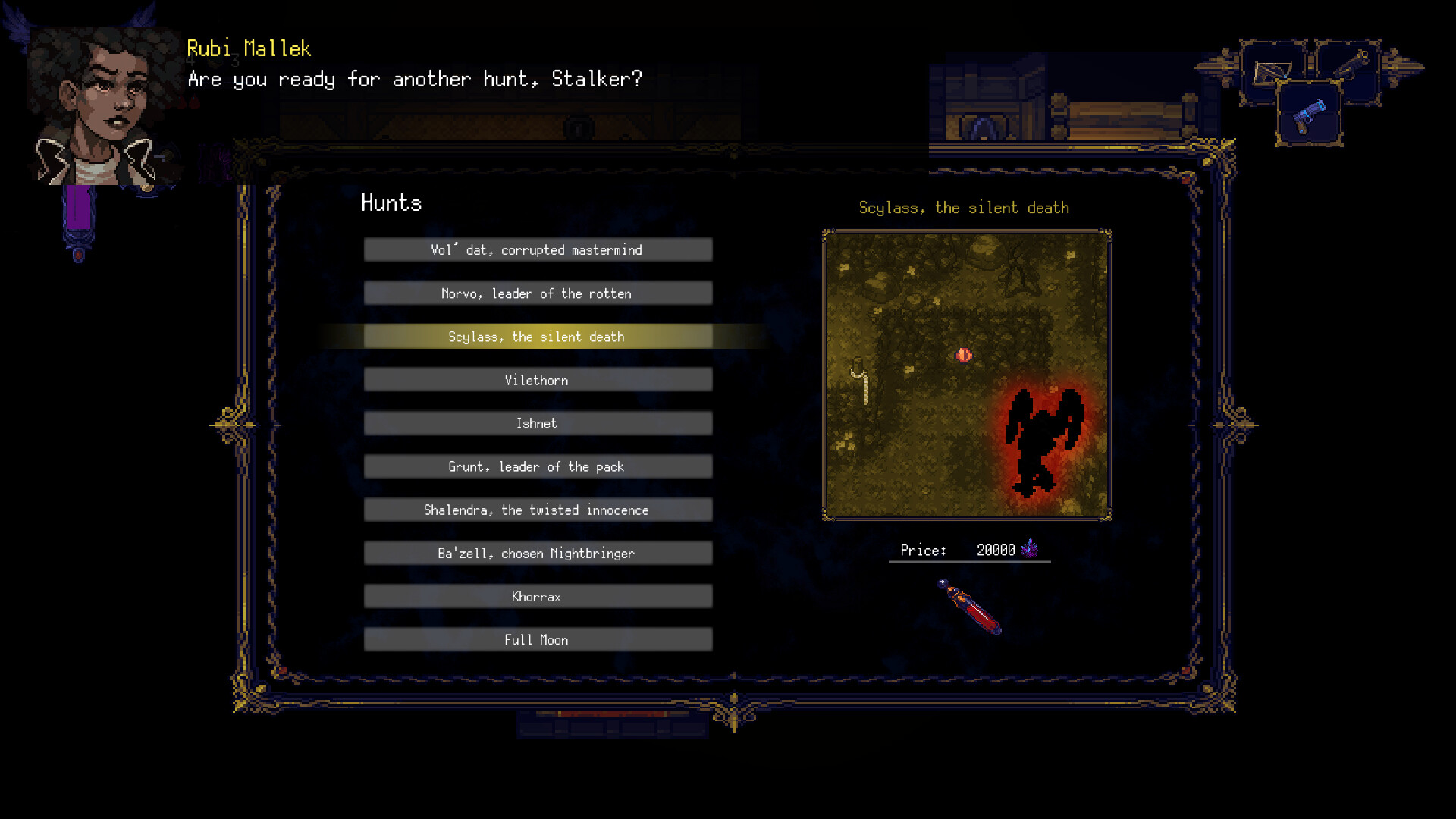1456x819 pixels.
Task: Open the Khorrax hunt
Action: tap(538, 597)
